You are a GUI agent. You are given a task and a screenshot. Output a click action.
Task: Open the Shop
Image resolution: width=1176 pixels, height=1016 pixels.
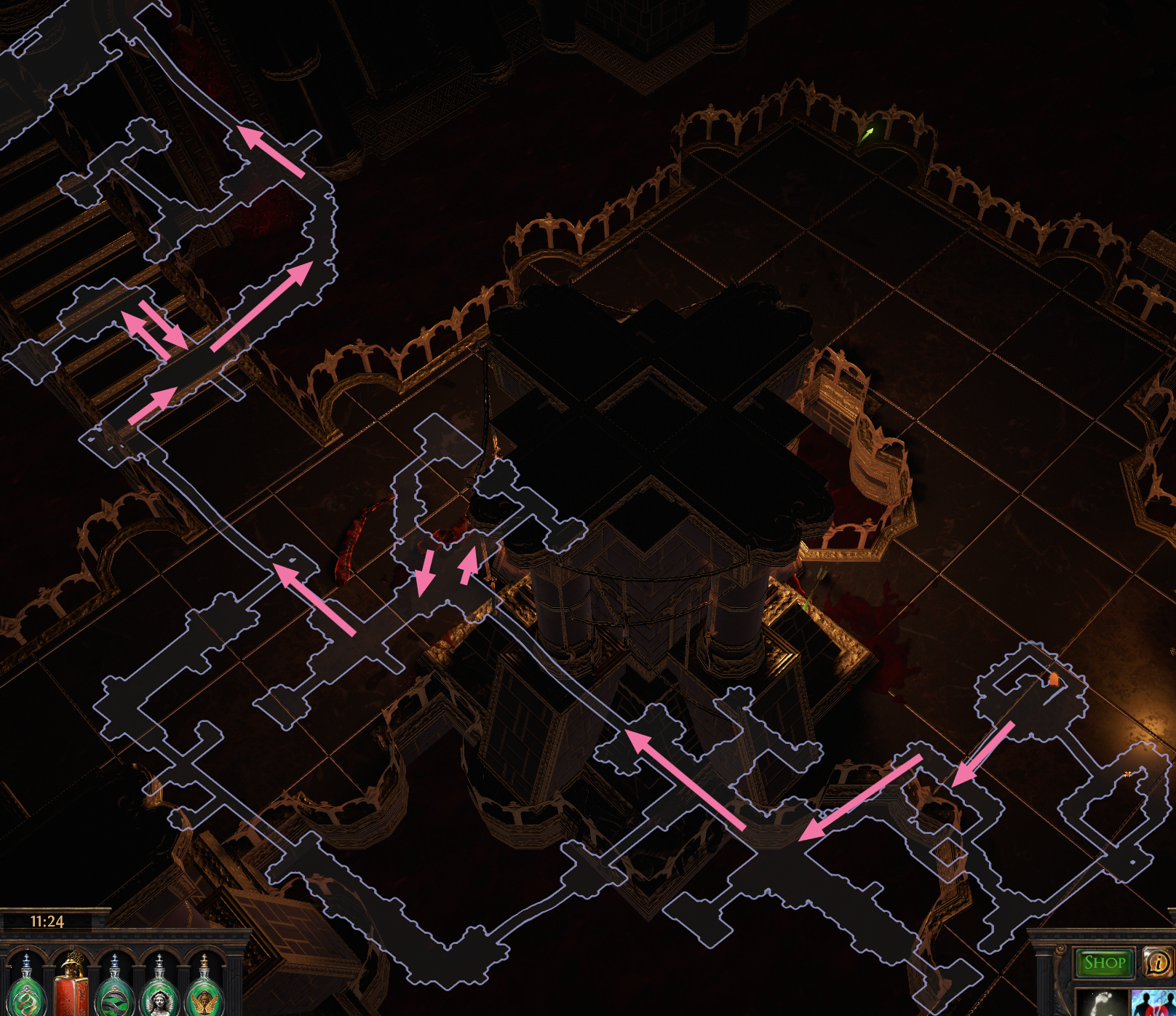[x=1104, y=962]
